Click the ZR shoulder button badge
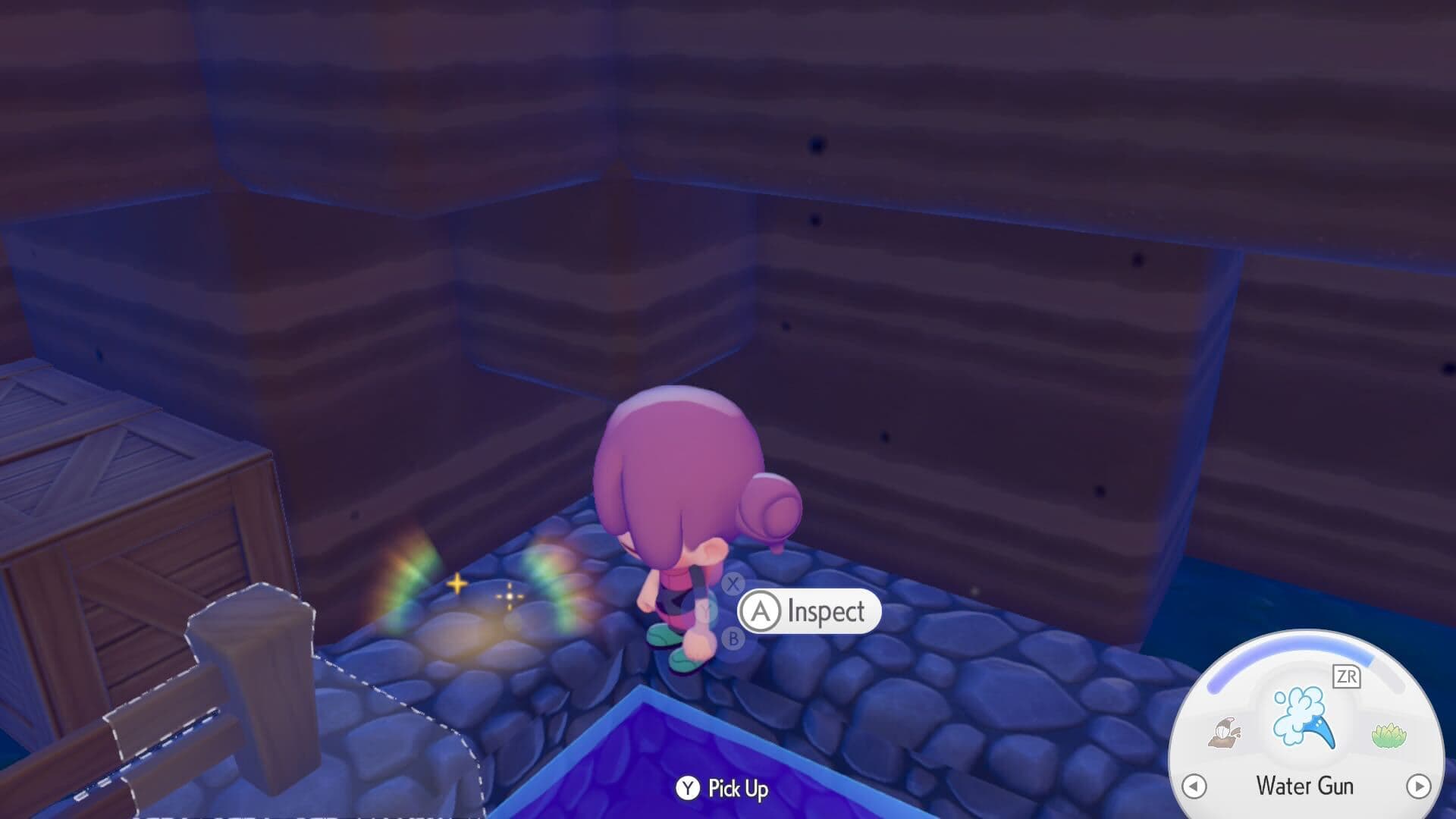 click(x=1346, y=676)
